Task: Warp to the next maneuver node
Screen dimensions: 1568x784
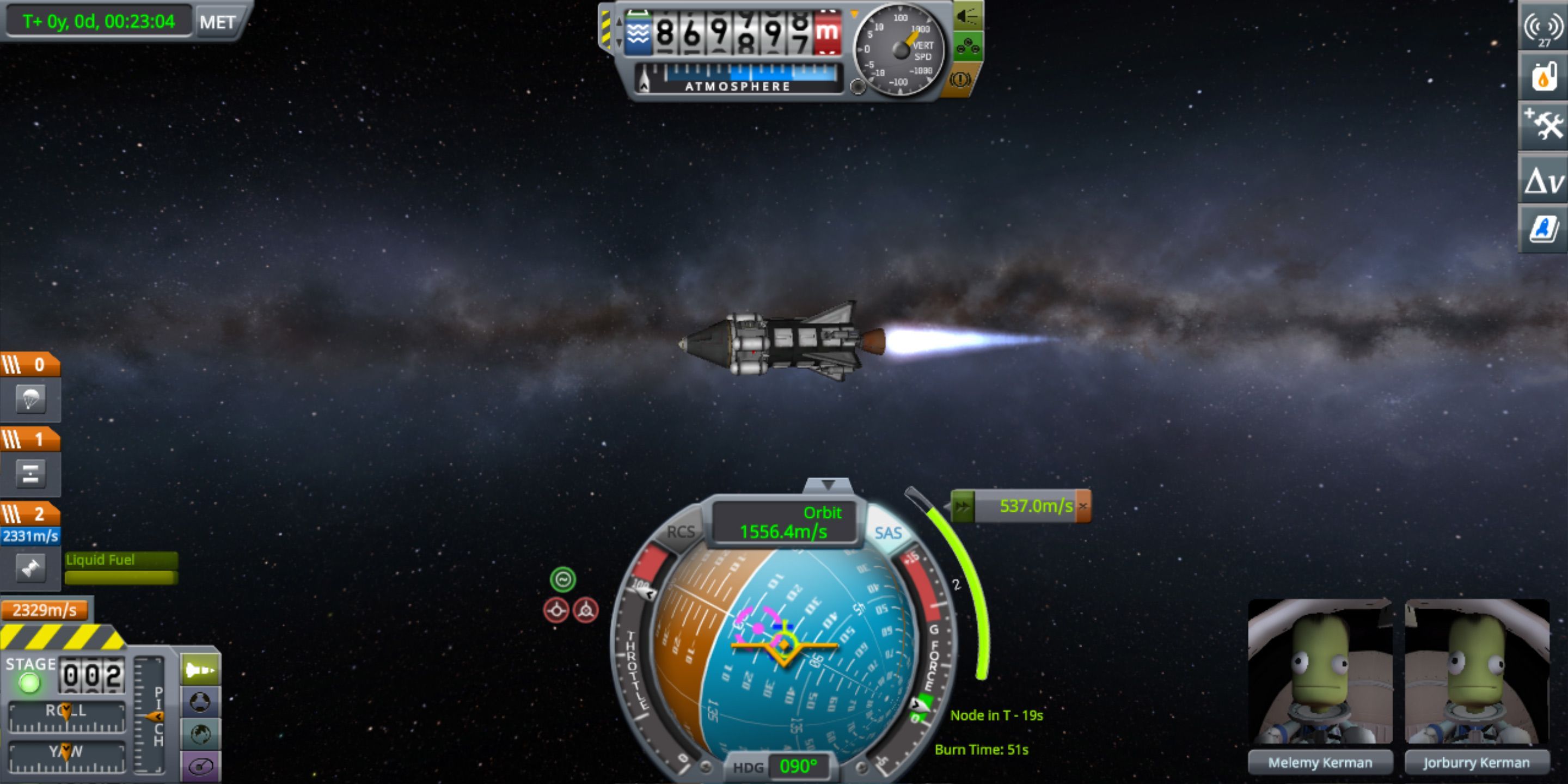Action: (x=963, y=506)
